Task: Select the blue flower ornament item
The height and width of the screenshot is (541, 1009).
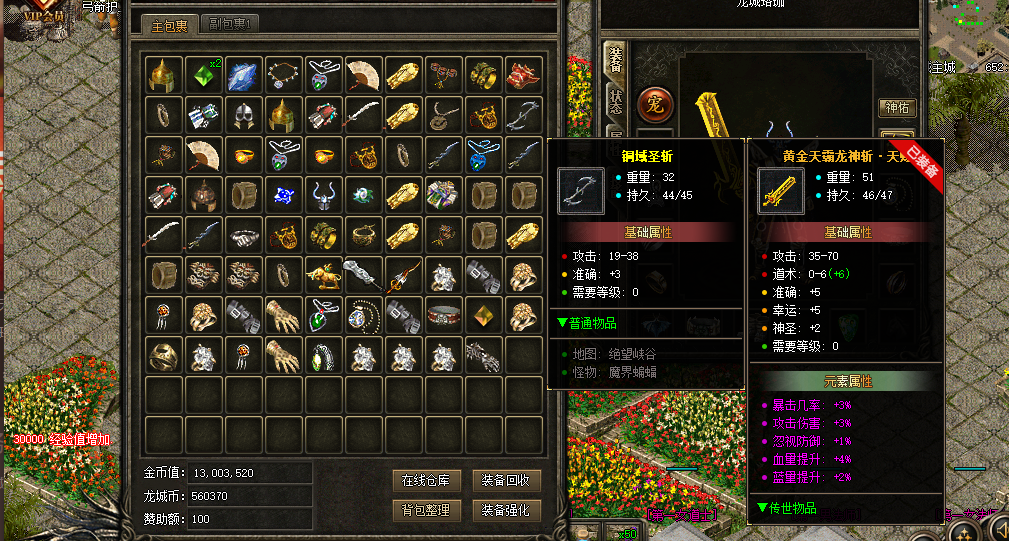Action: pyautogui.click(x=284, y=195)
